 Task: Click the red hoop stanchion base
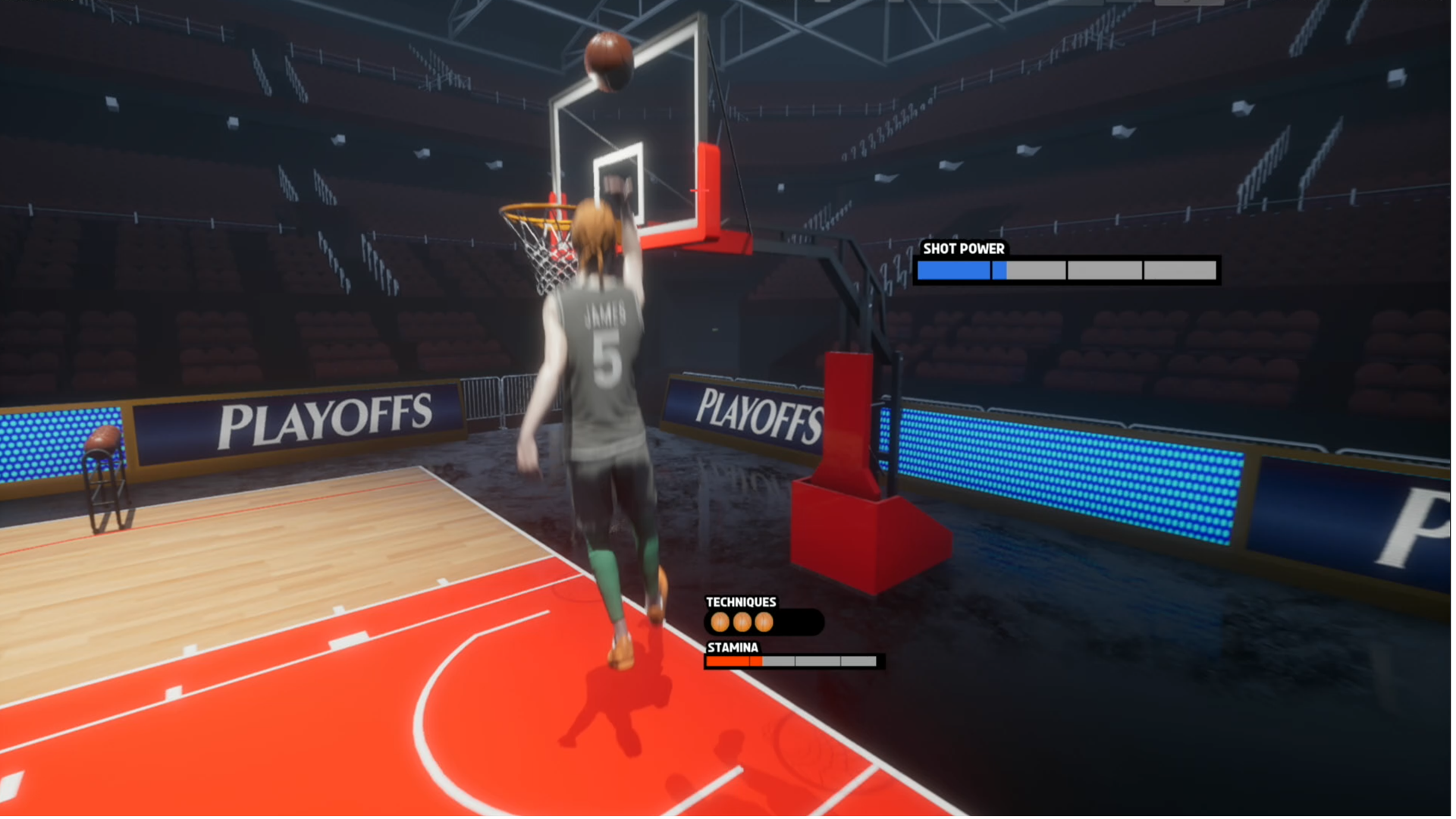tap(864, 531)
